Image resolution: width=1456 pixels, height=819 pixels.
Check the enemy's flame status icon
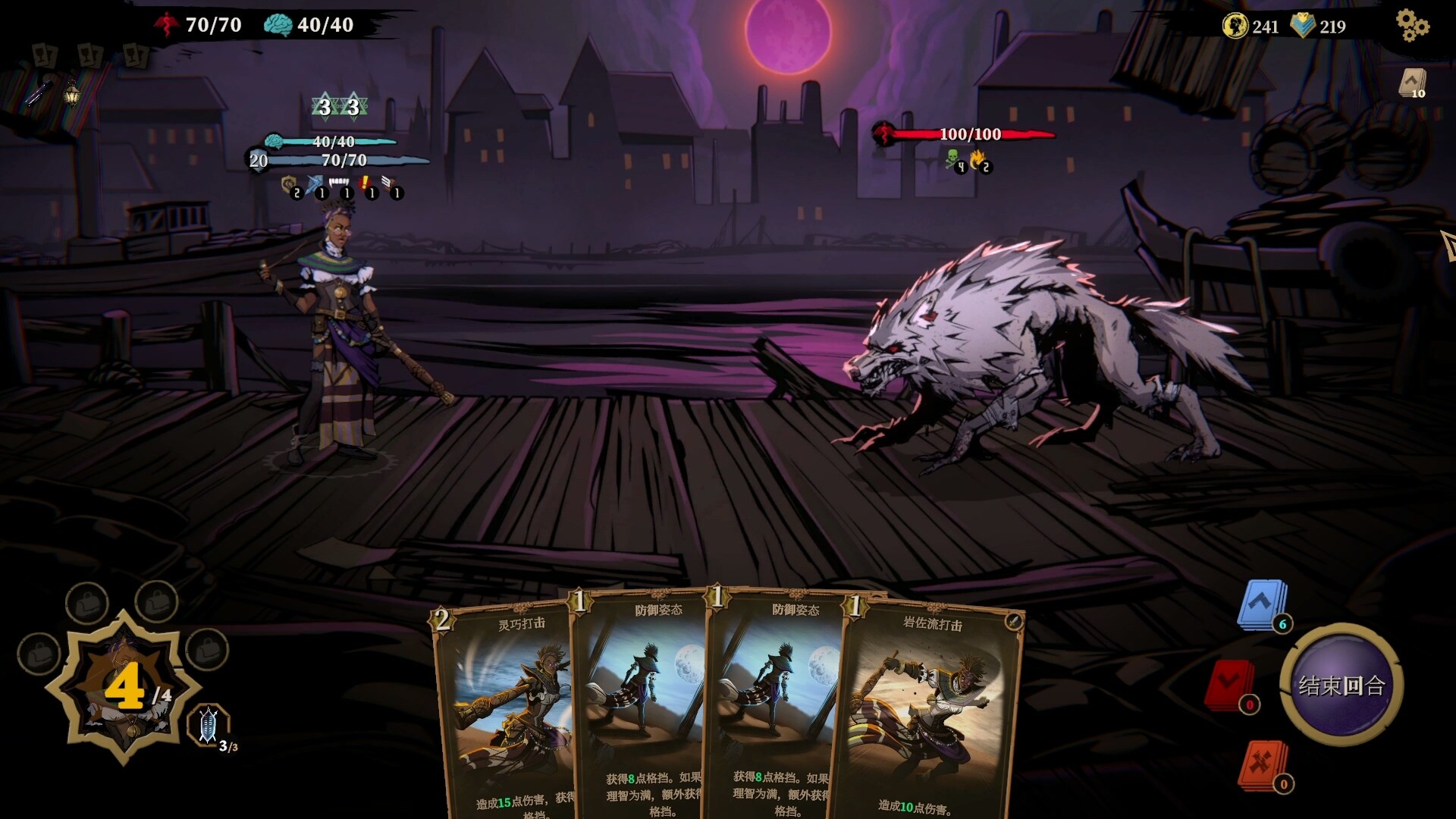pyautogui.click(x=978, y=159)
